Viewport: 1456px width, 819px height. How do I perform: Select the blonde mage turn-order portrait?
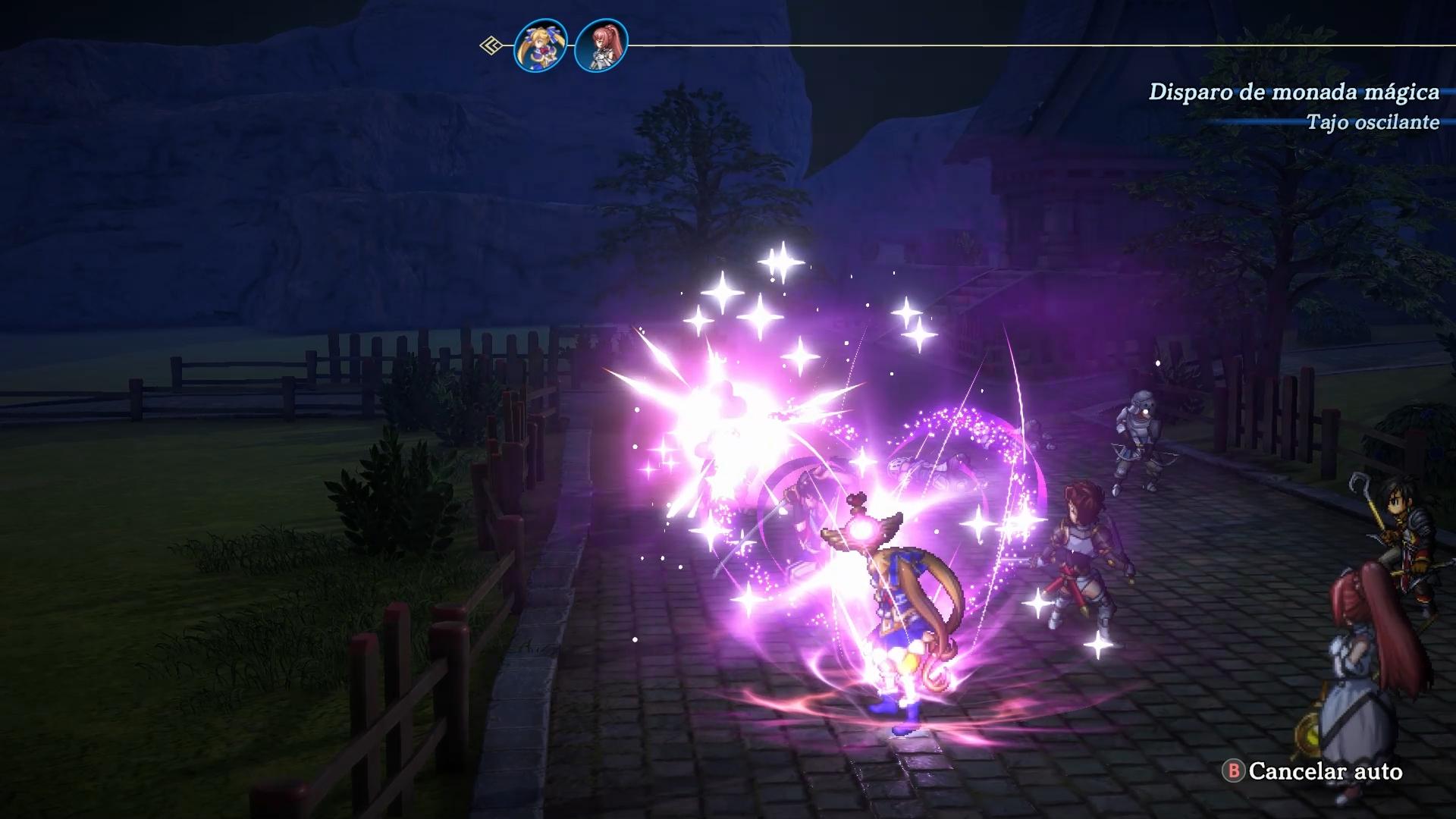click(x=540, y=46)
